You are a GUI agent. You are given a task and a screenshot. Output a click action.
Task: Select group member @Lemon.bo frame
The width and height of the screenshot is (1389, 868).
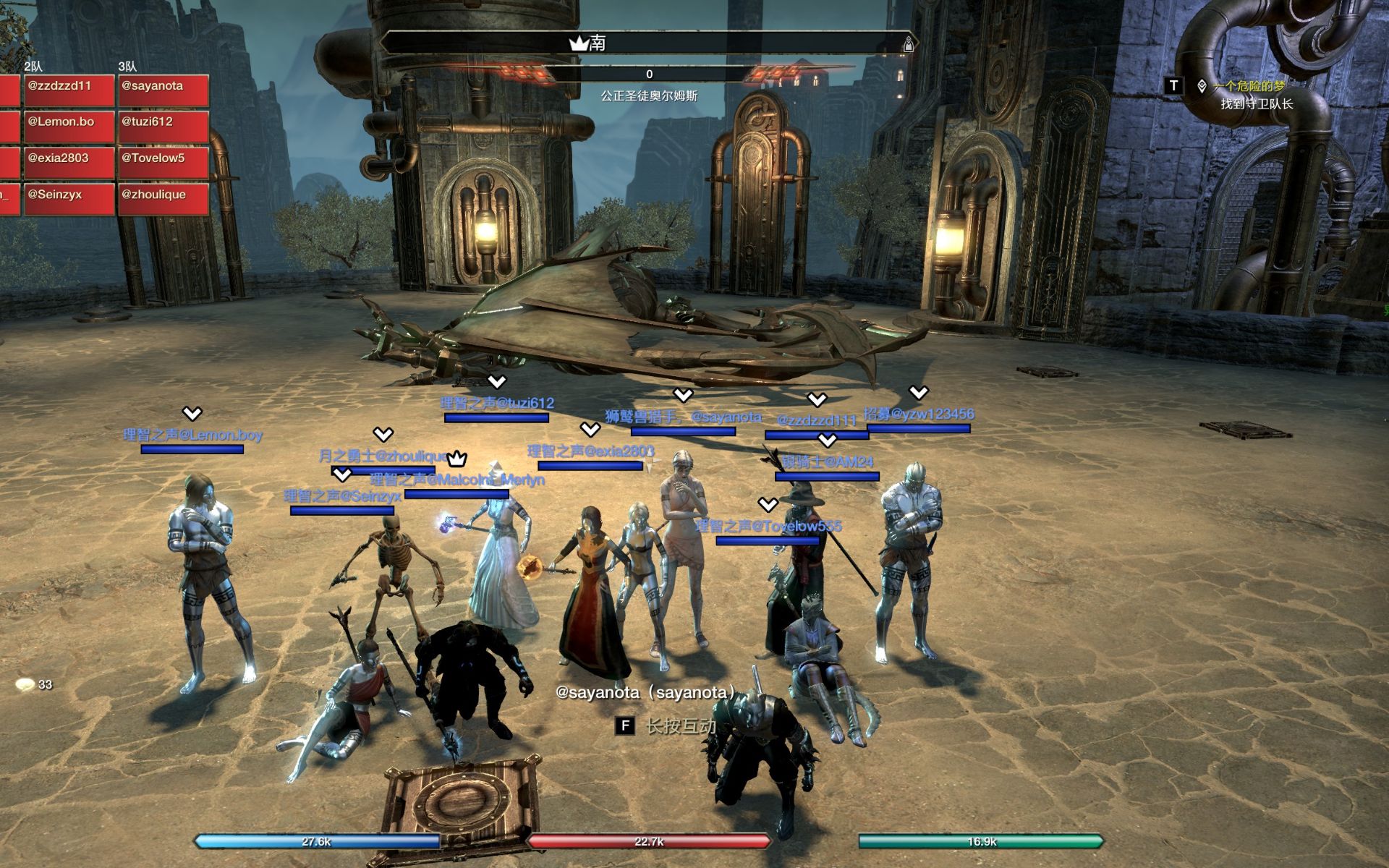(69, 127)
